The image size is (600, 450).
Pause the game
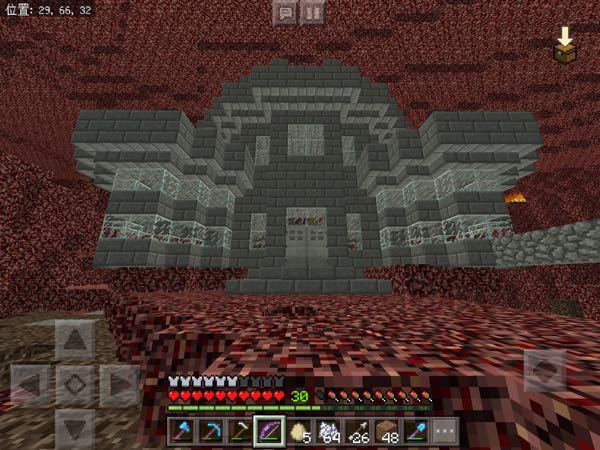pyautogui.click(x=313, y=13)
